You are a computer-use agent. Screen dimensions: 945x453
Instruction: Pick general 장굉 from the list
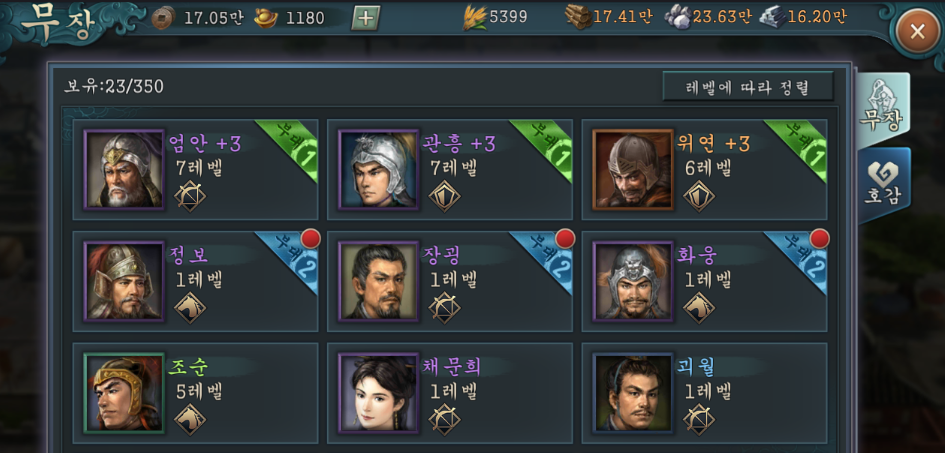click(450, 281)
